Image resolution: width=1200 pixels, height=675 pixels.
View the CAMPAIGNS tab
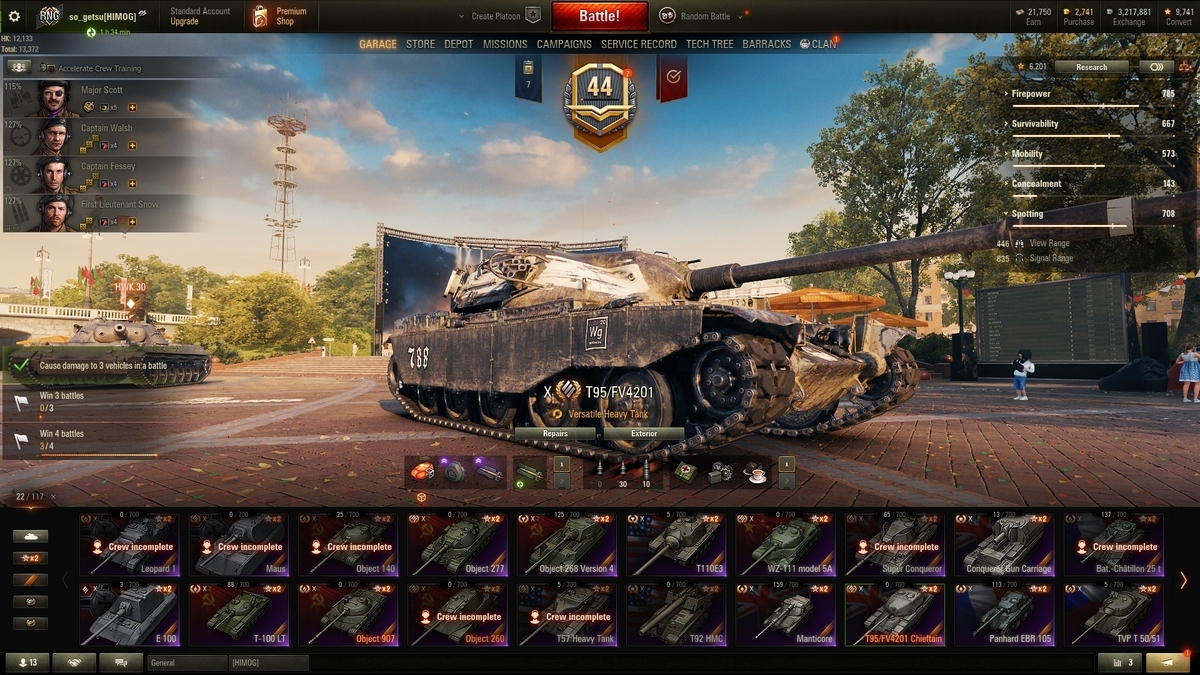tap(564, 44)
